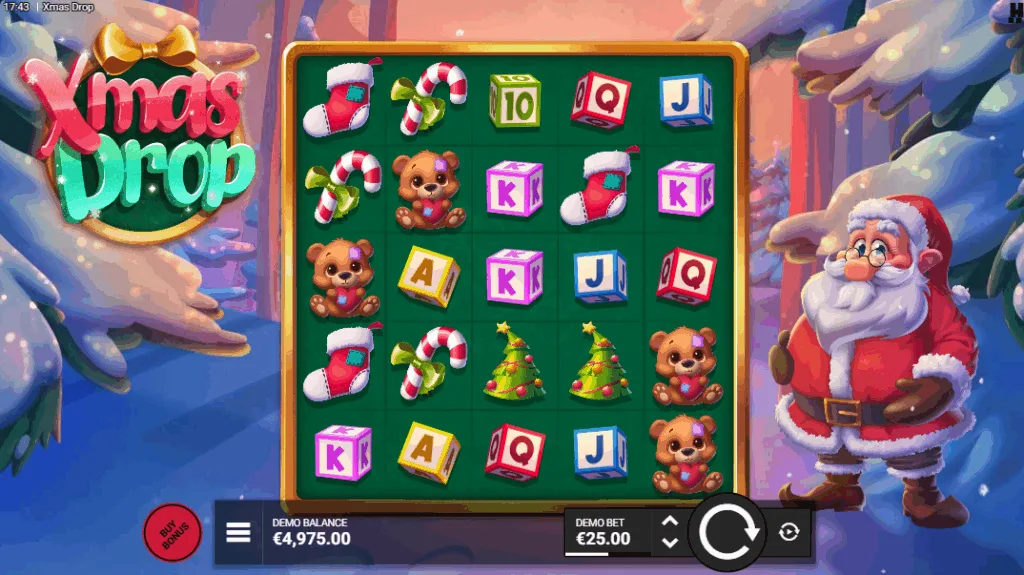Decrease the demo bet with the down arrow
The image size is (1024, 575).
point(670,542)
